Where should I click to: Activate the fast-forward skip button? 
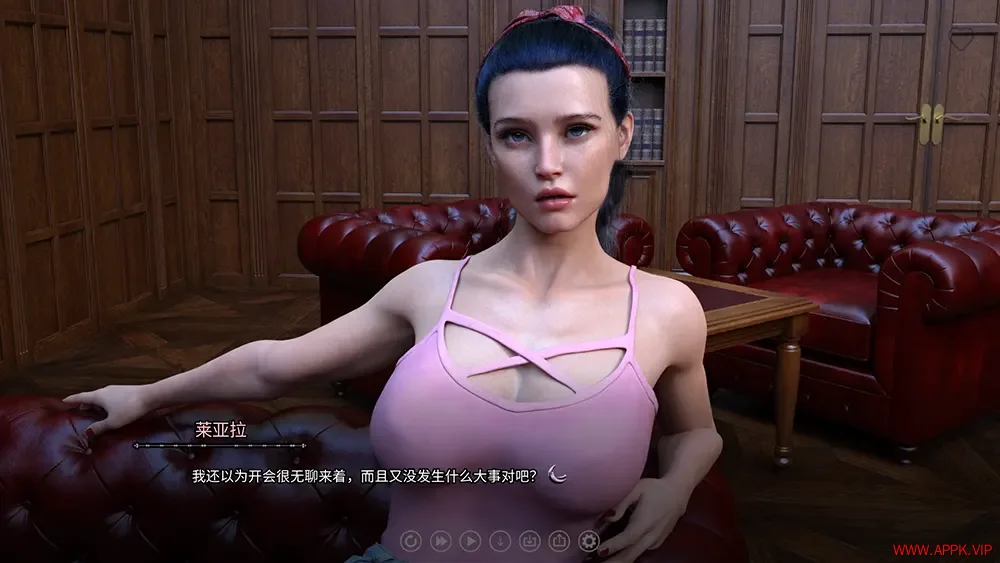tap(440, 541)
